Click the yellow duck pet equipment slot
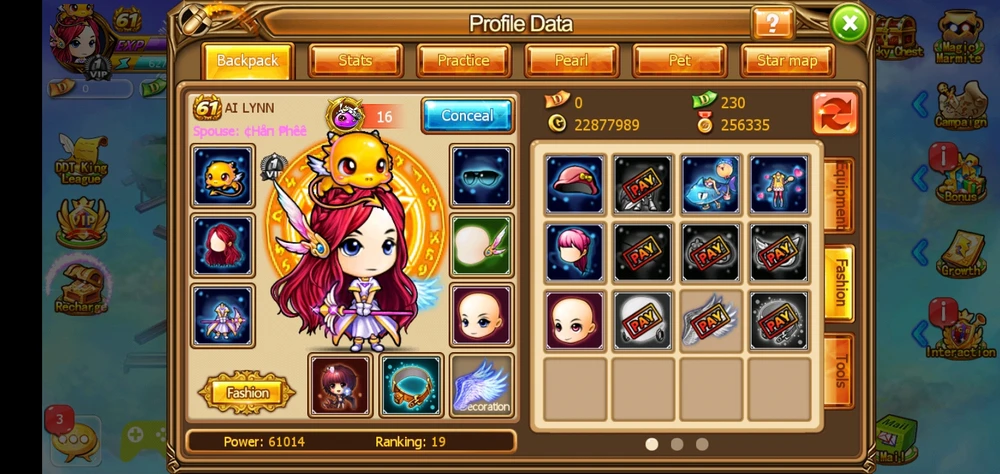Screen dimensions: 1000x474 pos(223,176)
